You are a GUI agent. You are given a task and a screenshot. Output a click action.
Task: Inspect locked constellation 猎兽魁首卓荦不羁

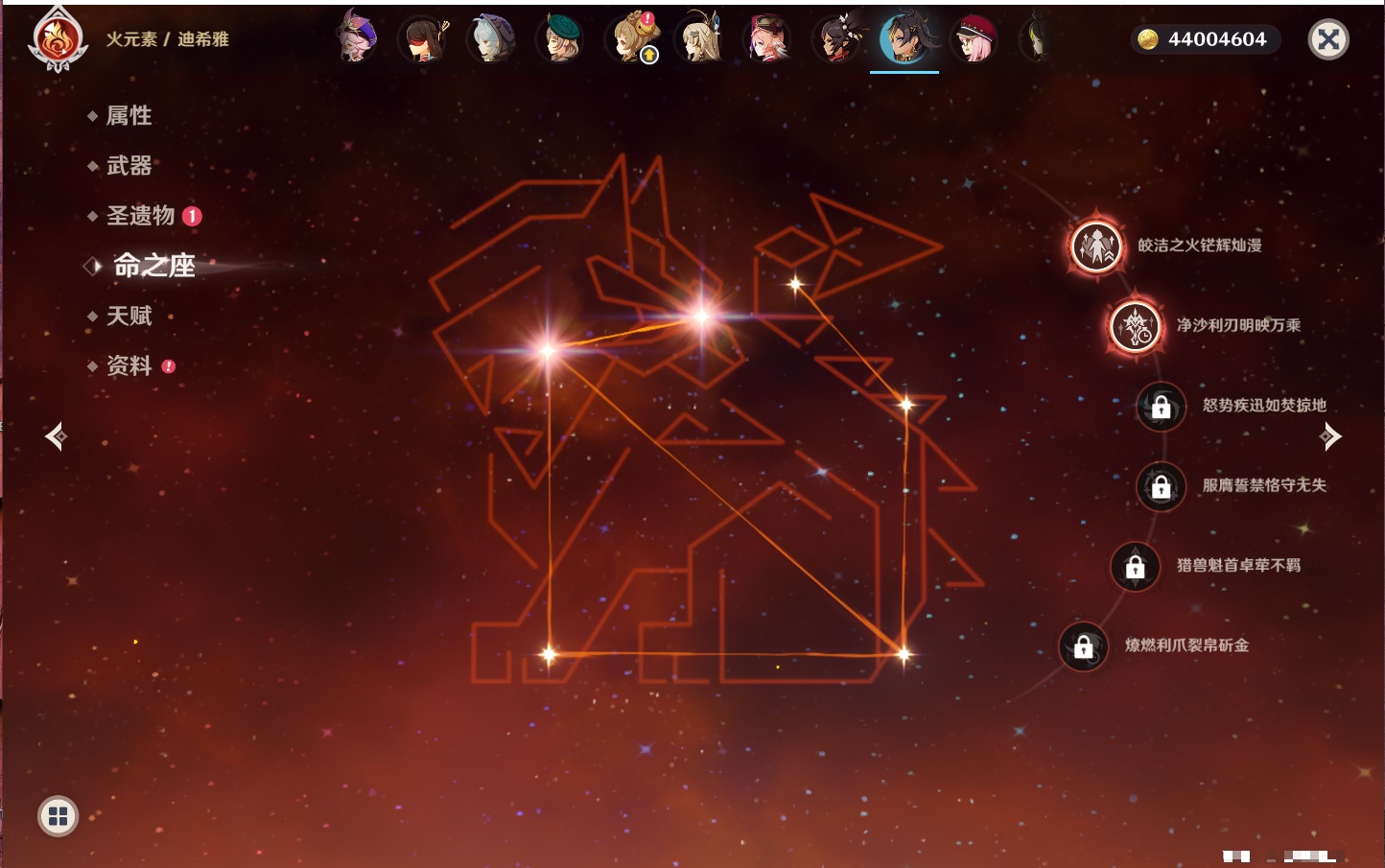(x=1135, y=566)
